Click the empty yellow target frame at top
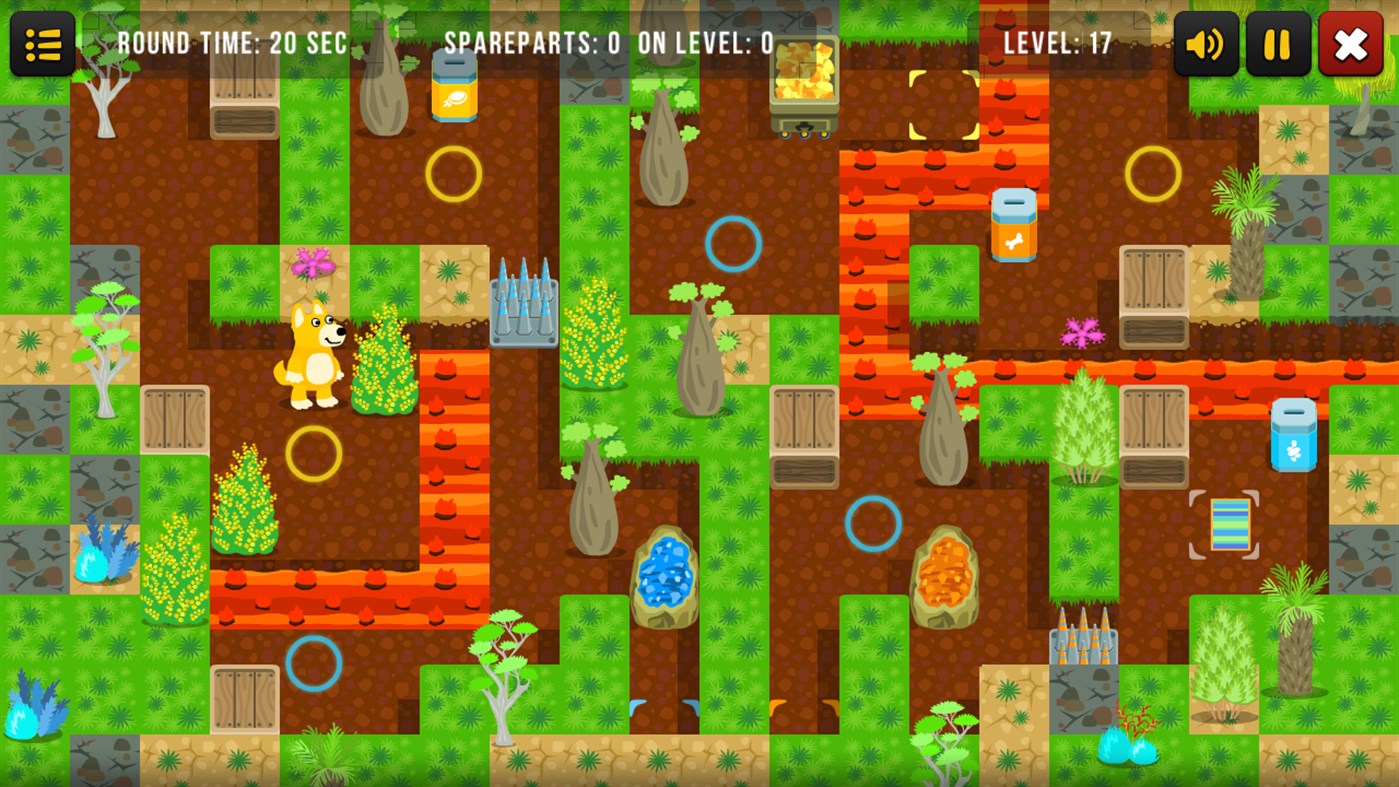 pyautogui.click(x=942, y=104)
